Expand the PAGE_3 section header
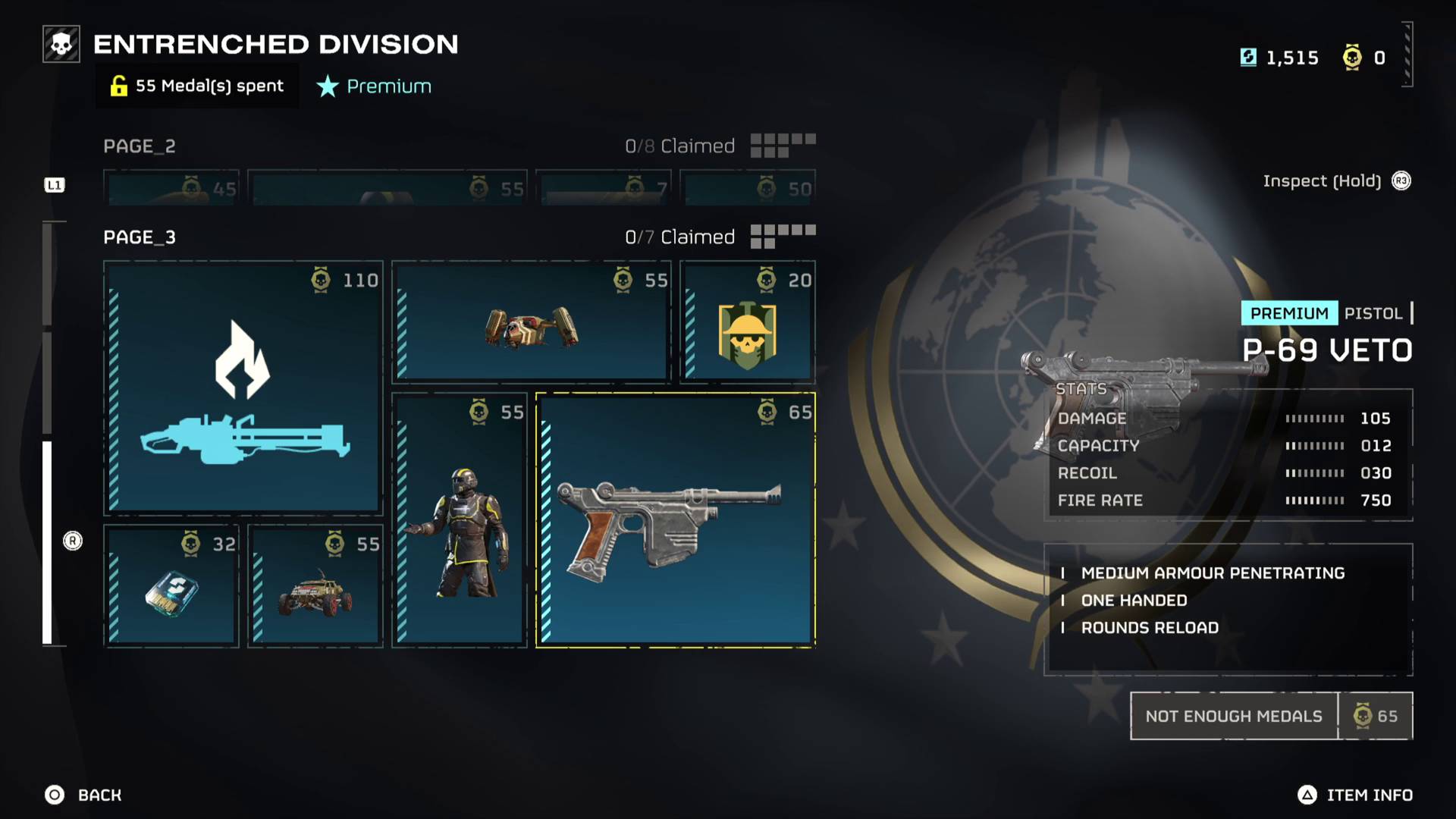The height and width of the screenshot is (819, 1456). (x=139, y=237)
